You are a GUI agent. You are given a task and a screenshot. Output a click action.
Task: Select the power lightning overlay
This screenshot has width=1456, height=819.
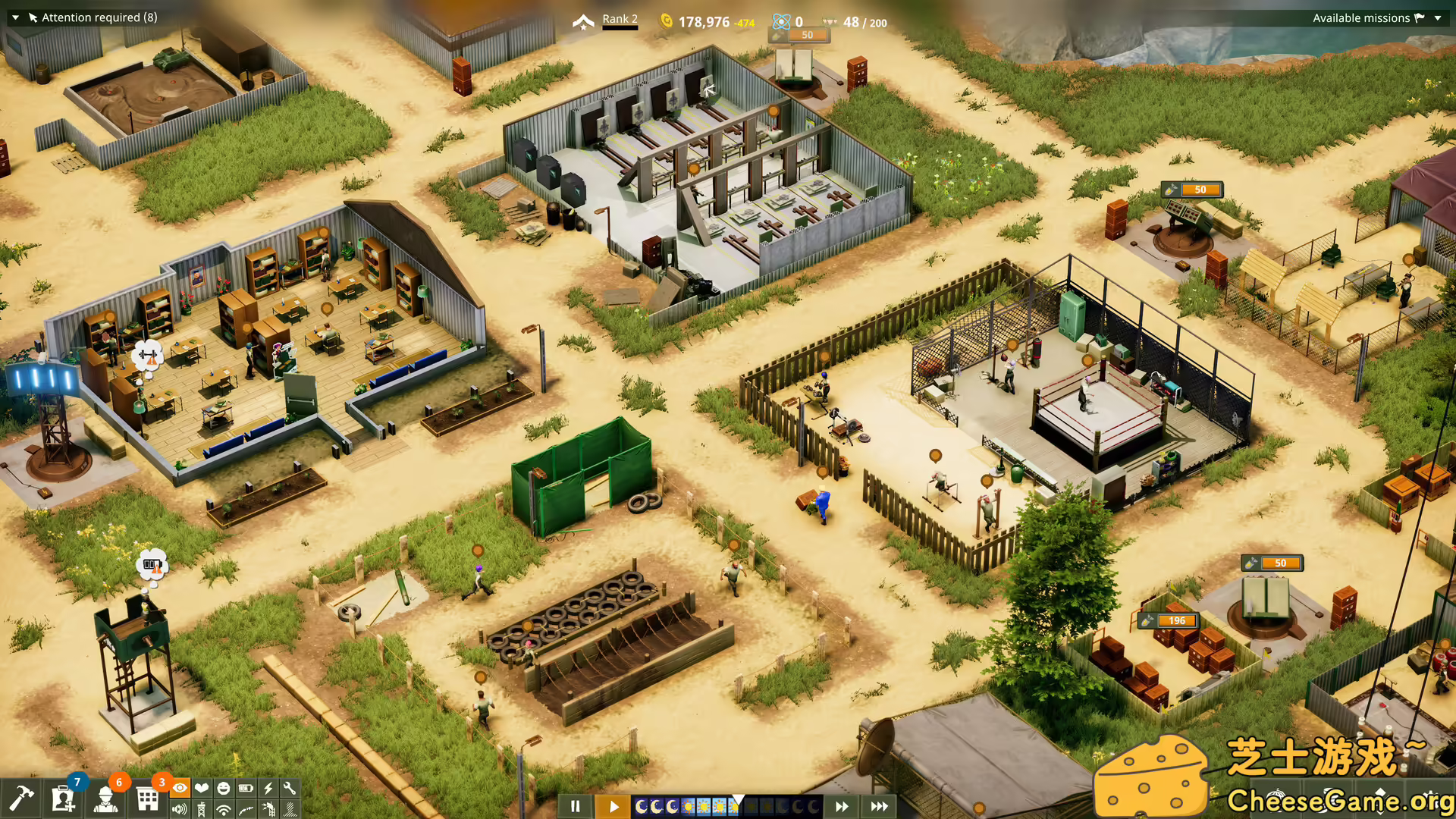[x=268, y=789]
